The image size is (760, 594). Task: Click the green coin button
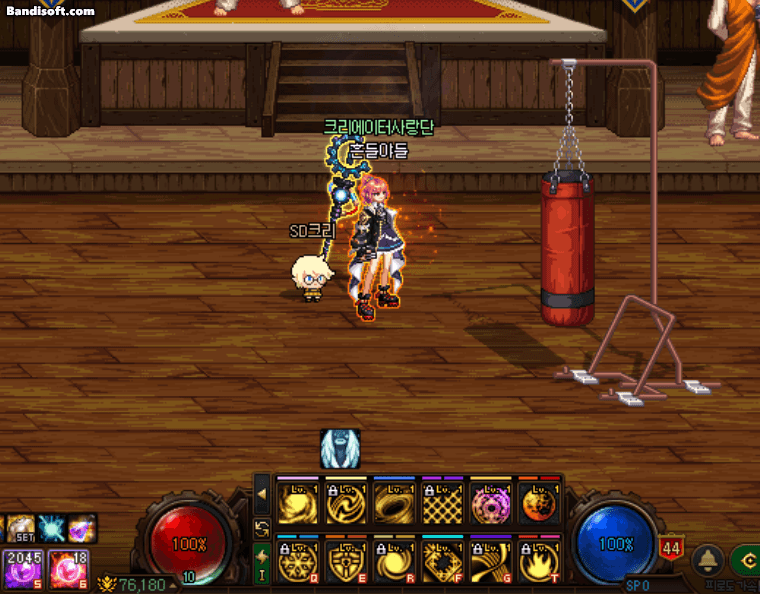click(x=746, y=559)
